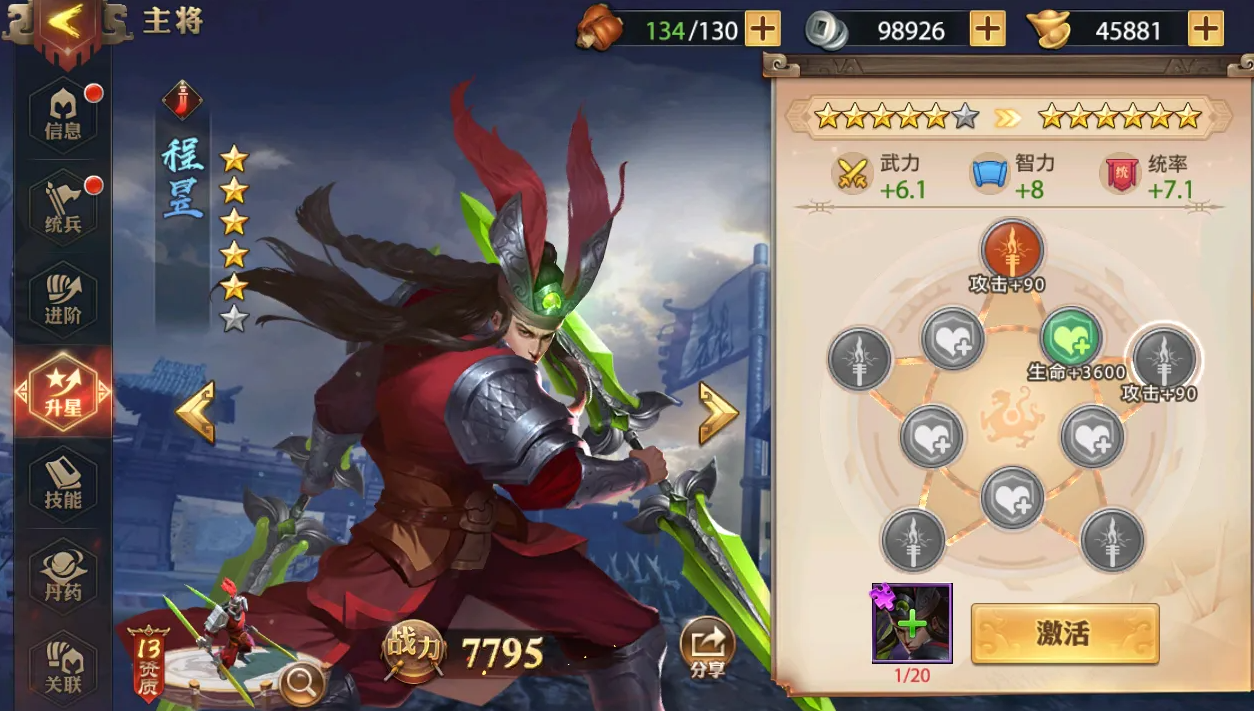Screen dimensions: 1254x711
Task: Open the 资质 aptitude 13 badge
Action: (147, 660)
